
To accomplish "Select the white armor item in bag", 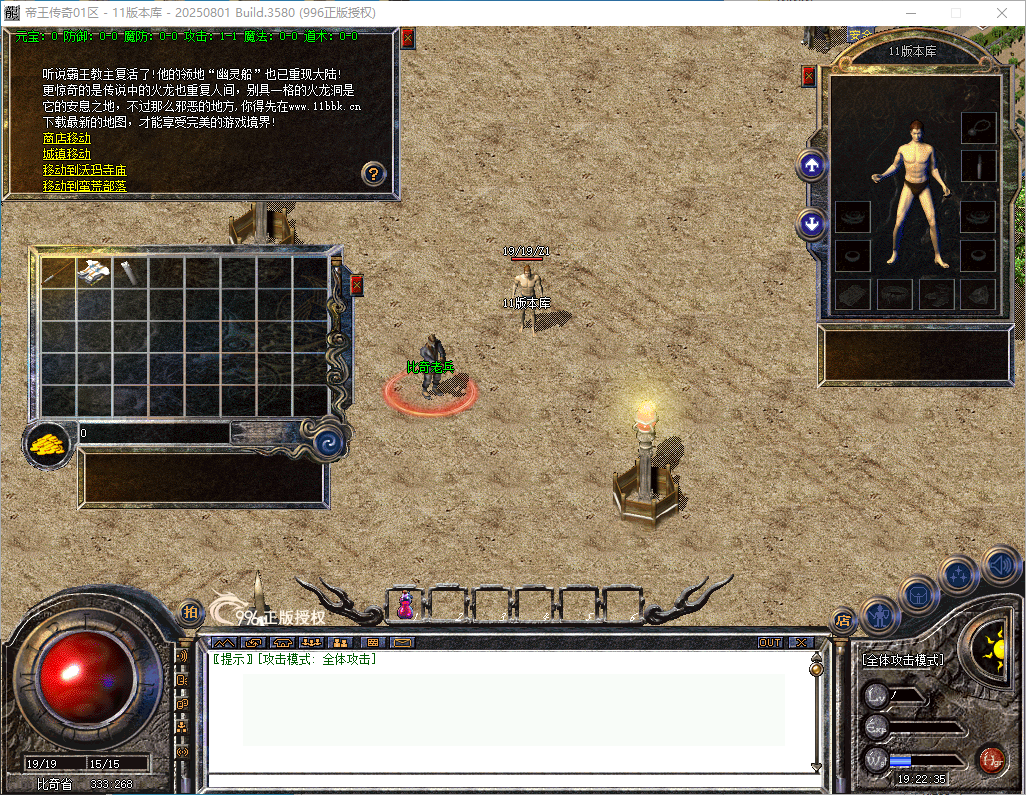I will tap(94, 271).
